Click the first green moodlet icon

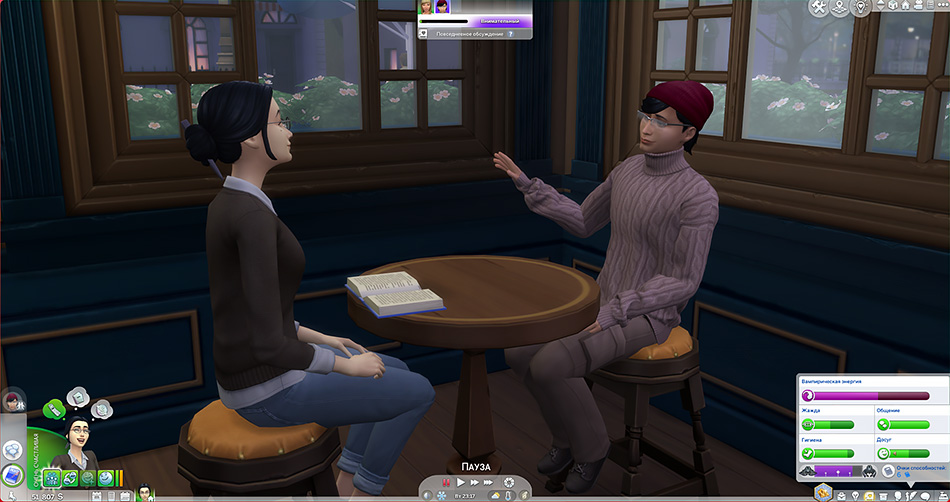[51, 479]
